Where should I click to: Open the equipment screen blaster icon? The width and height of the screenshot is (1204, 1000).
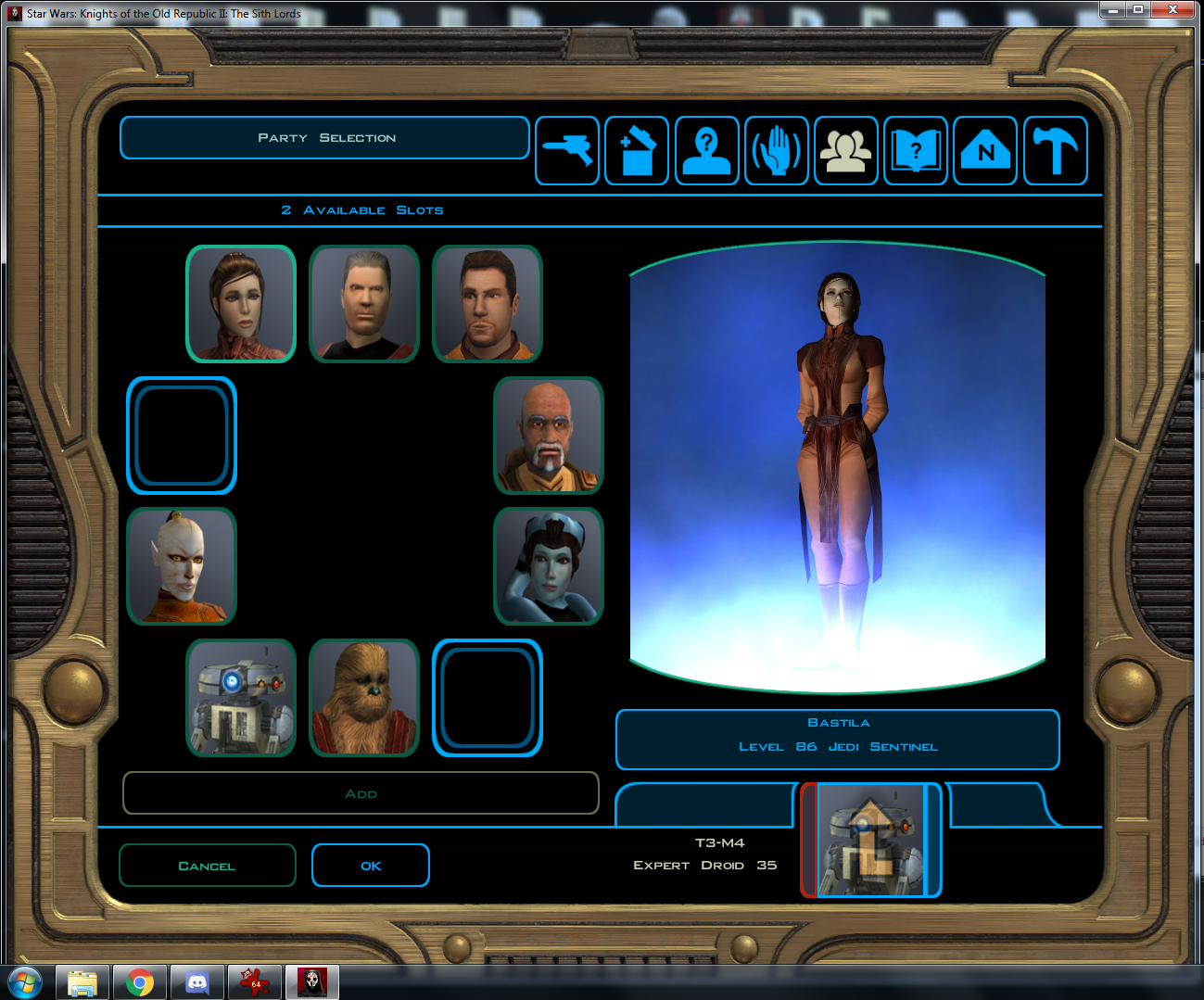click(567, 151)
